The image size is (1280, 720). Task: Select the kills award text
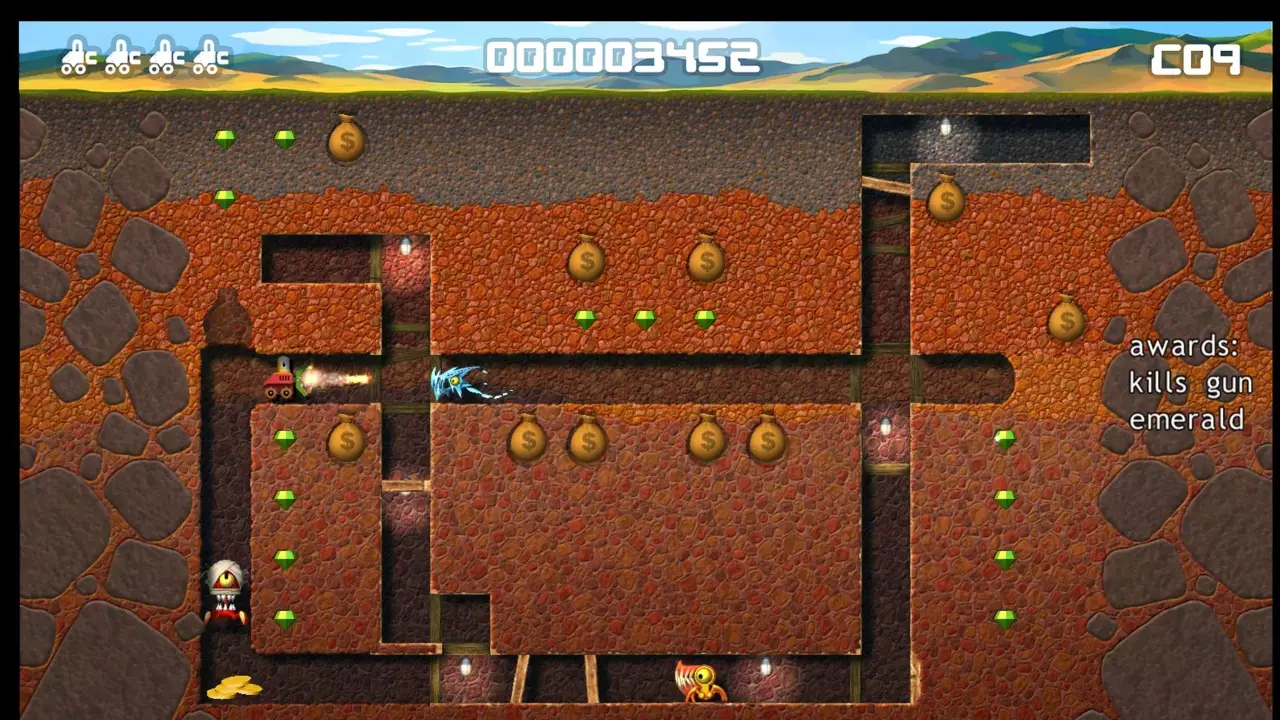pyautogui.click(x=1157, y=383)
